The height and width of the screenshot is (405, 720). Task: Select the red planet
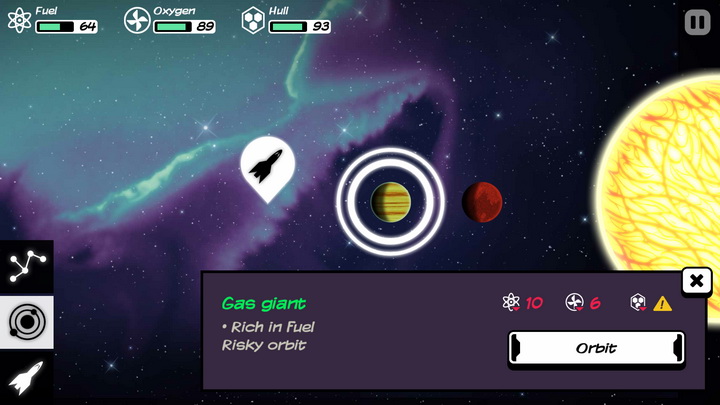[x=482, y=202]
